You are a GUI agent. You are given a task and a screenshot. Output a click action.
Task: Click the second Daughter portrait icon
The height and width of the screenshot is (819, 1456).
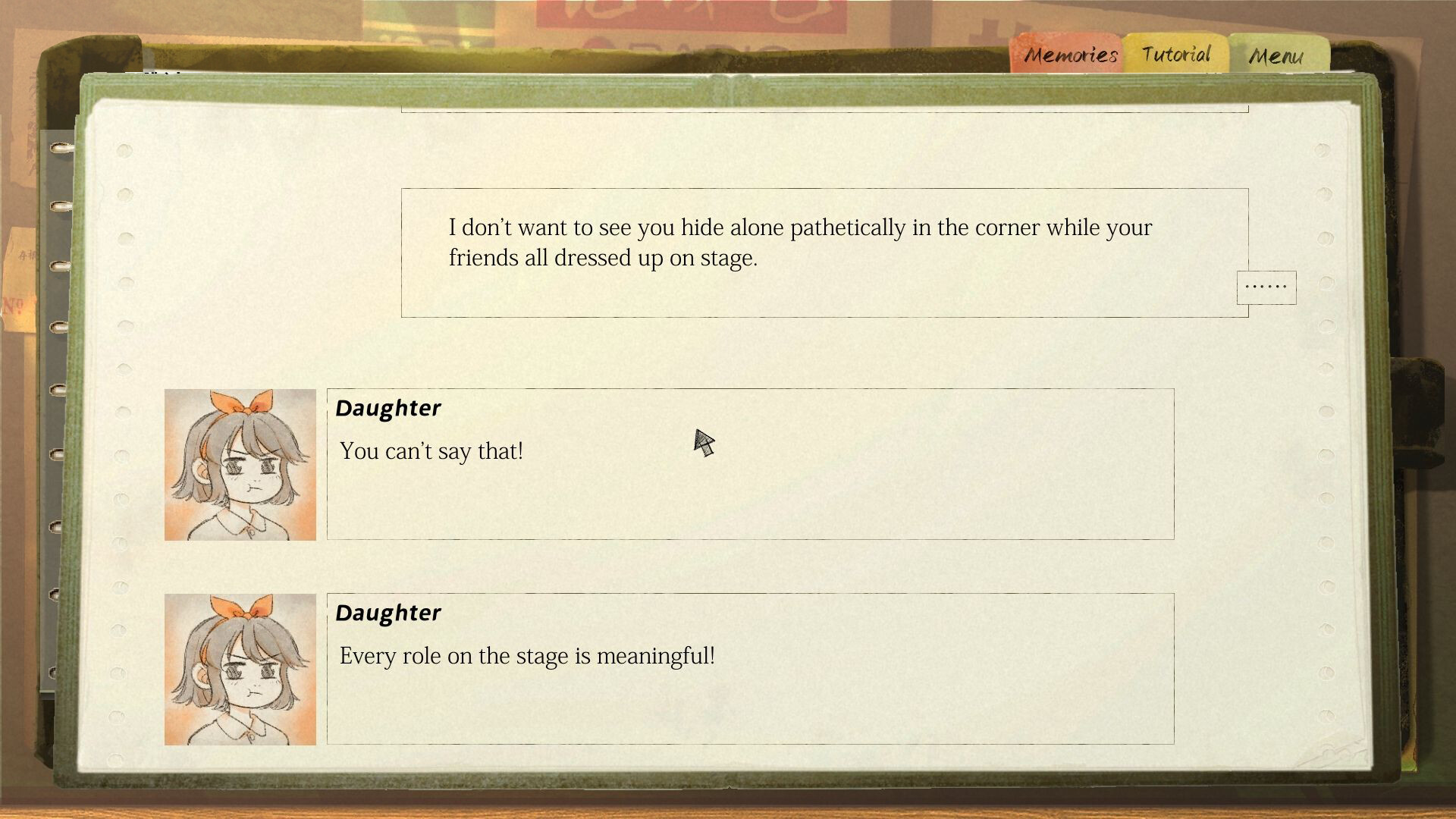[x=240, y=670]
